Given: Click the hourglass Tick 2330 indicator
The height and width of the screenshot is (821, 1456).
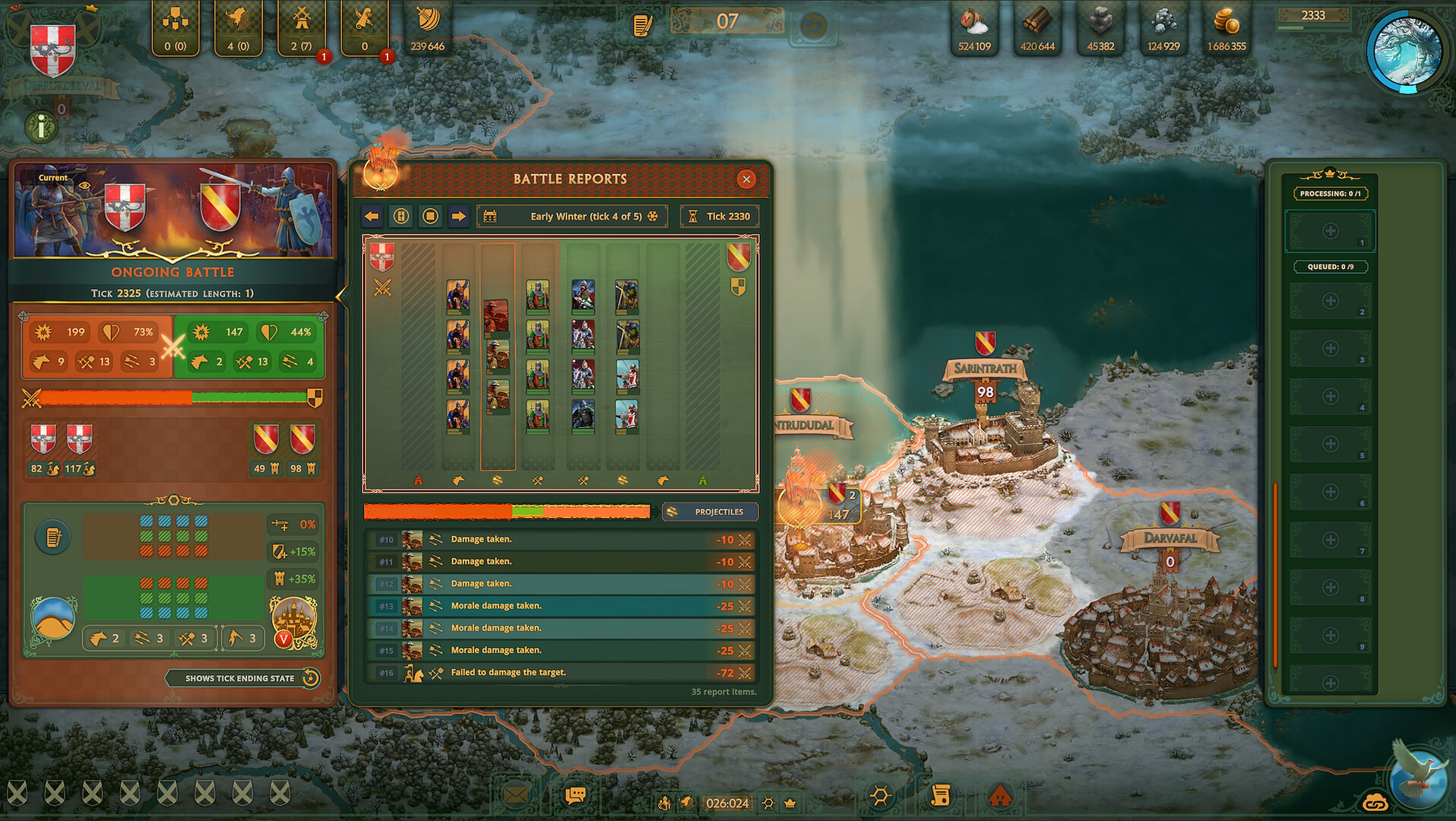Looking at the screenshot, I should click(719, 217).
